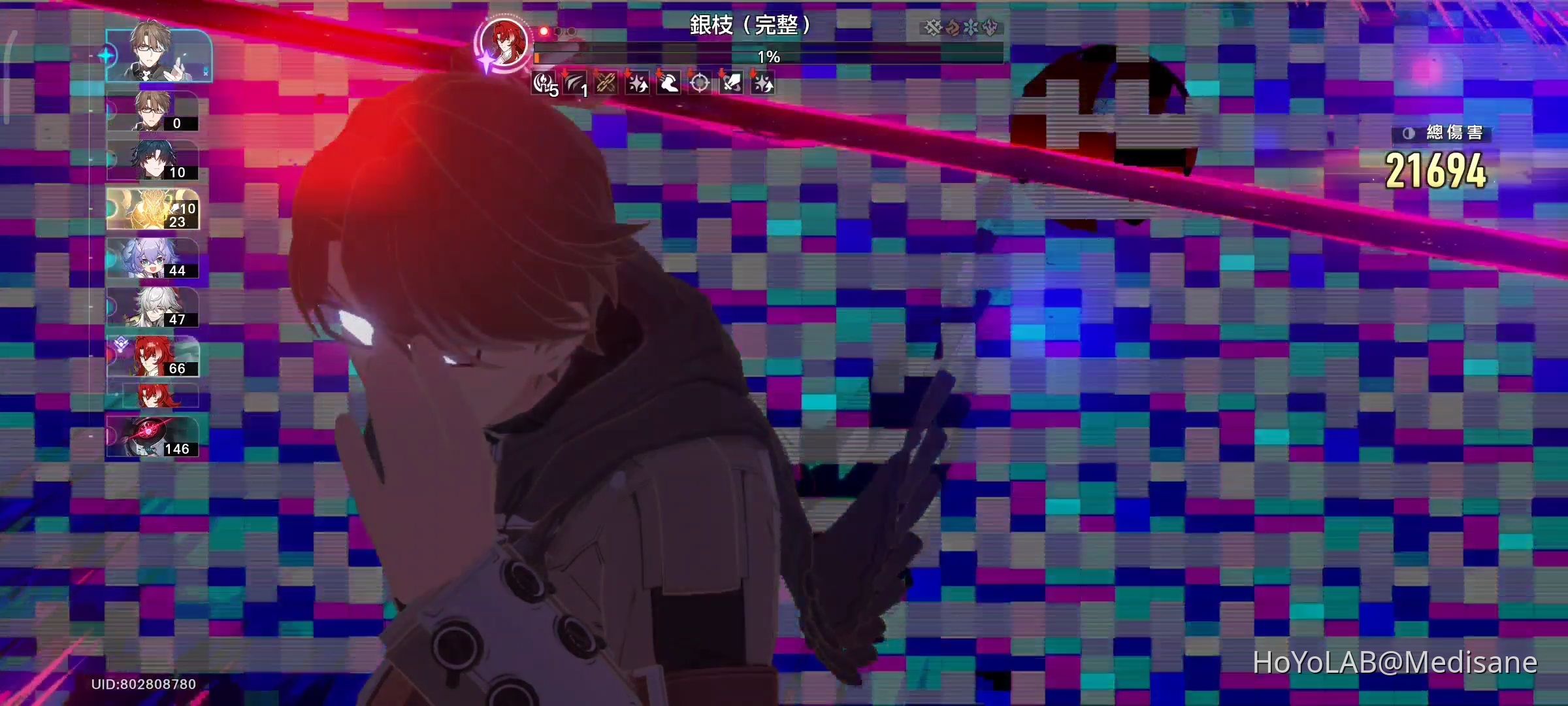Click the boss HP bar showing 1%
The width and height of the screenshot is (1568, 706).
point(768,56)
